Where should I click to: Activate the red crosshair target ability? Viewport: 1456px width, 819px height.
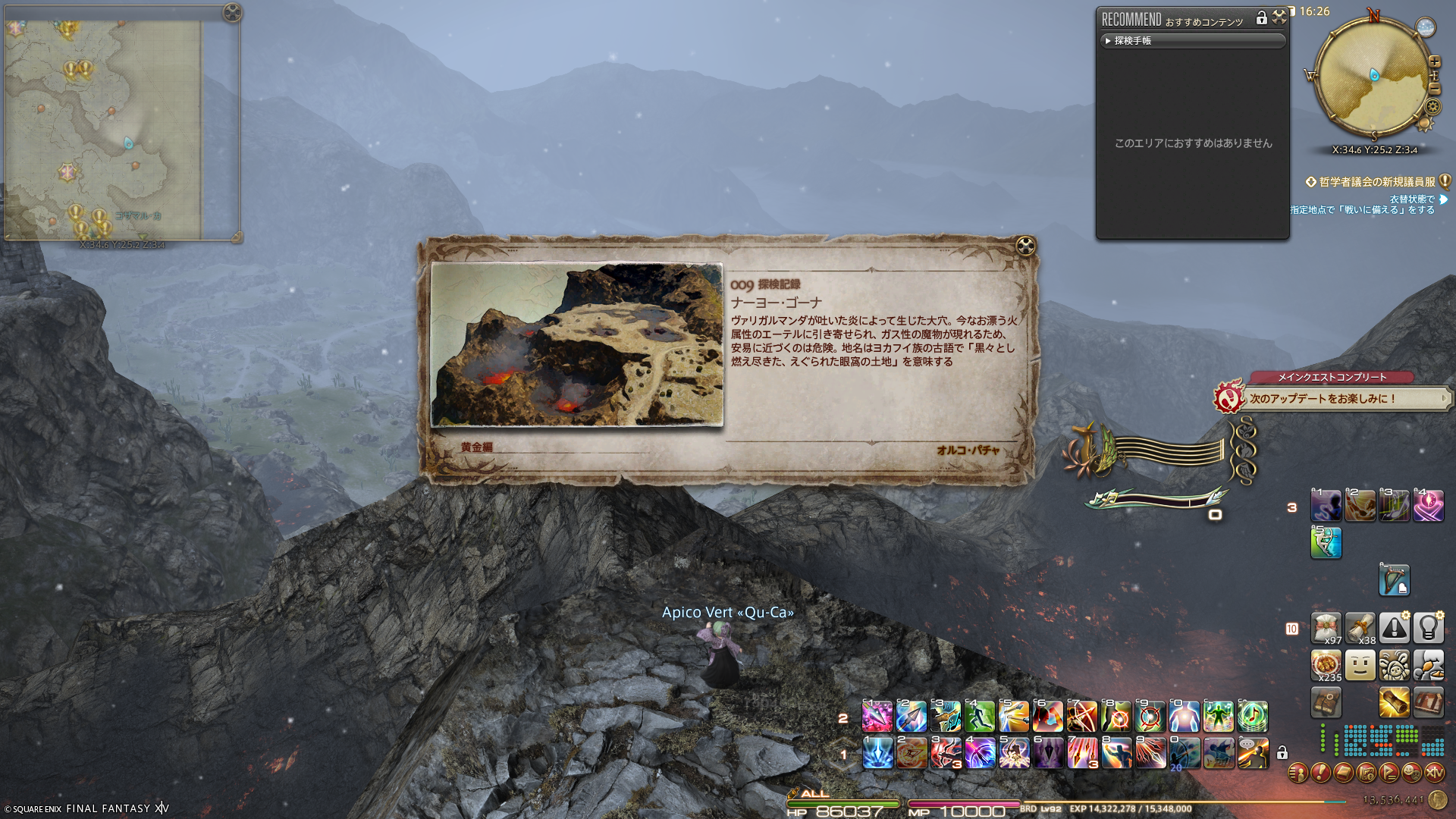click(x=1150, y=717)
